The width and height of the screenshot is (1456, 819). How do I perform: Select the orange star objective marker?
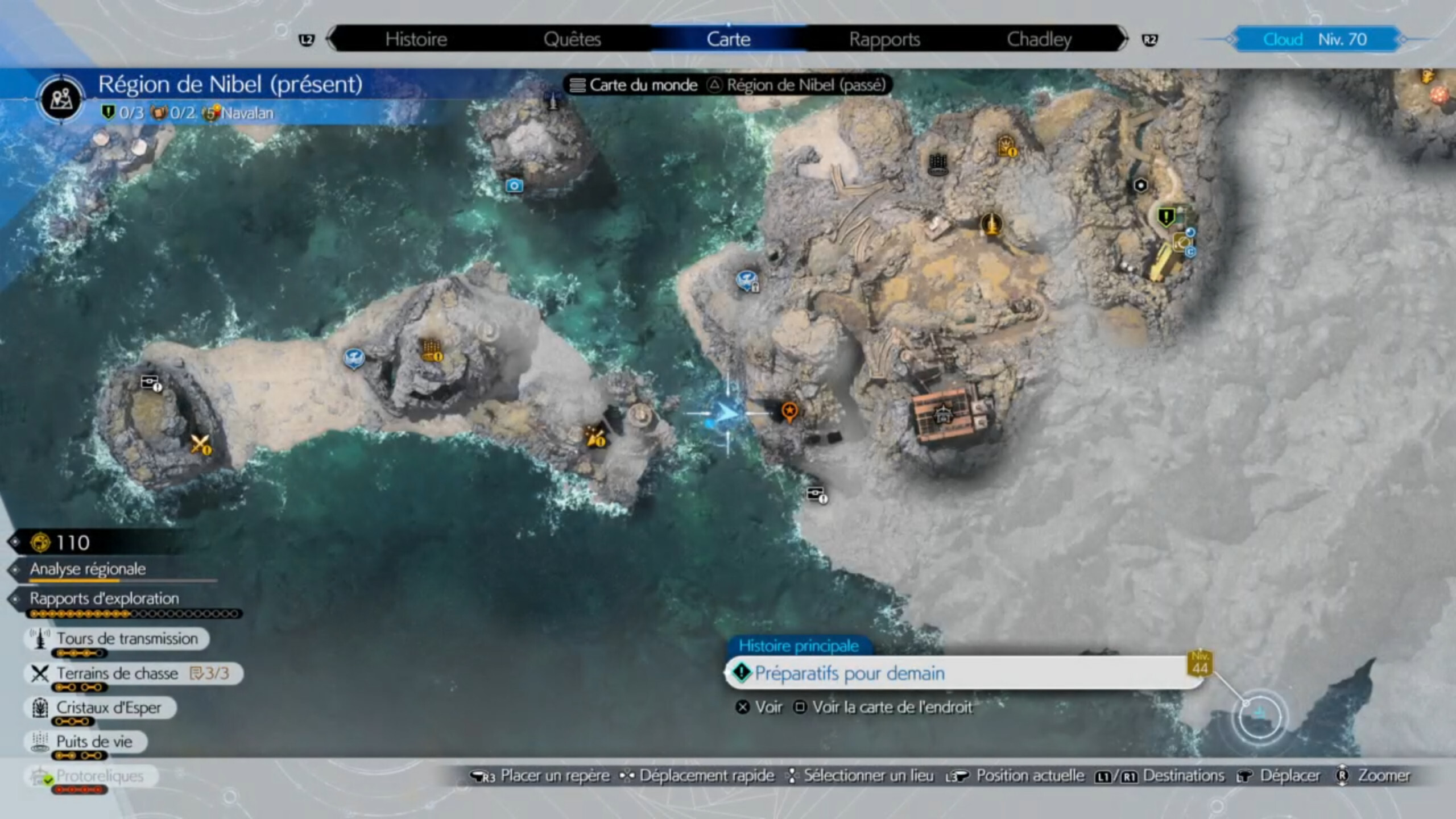click(789, 411)
